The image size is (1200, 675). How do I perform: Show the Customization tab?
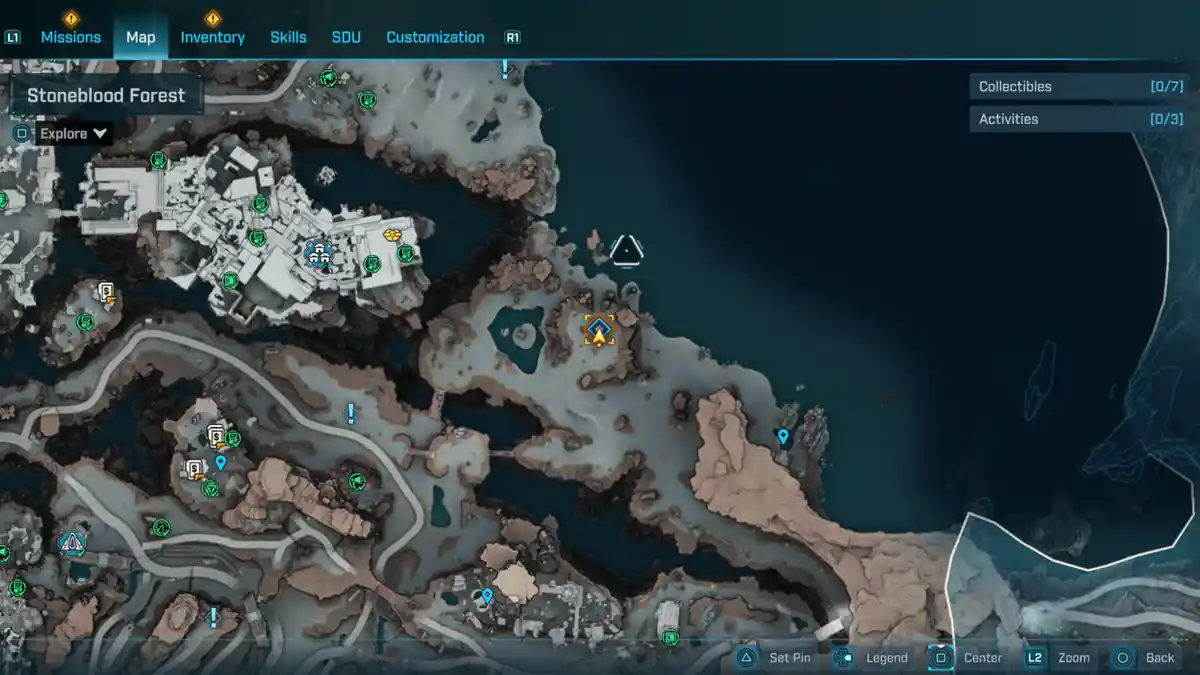(x=435, y=37)
